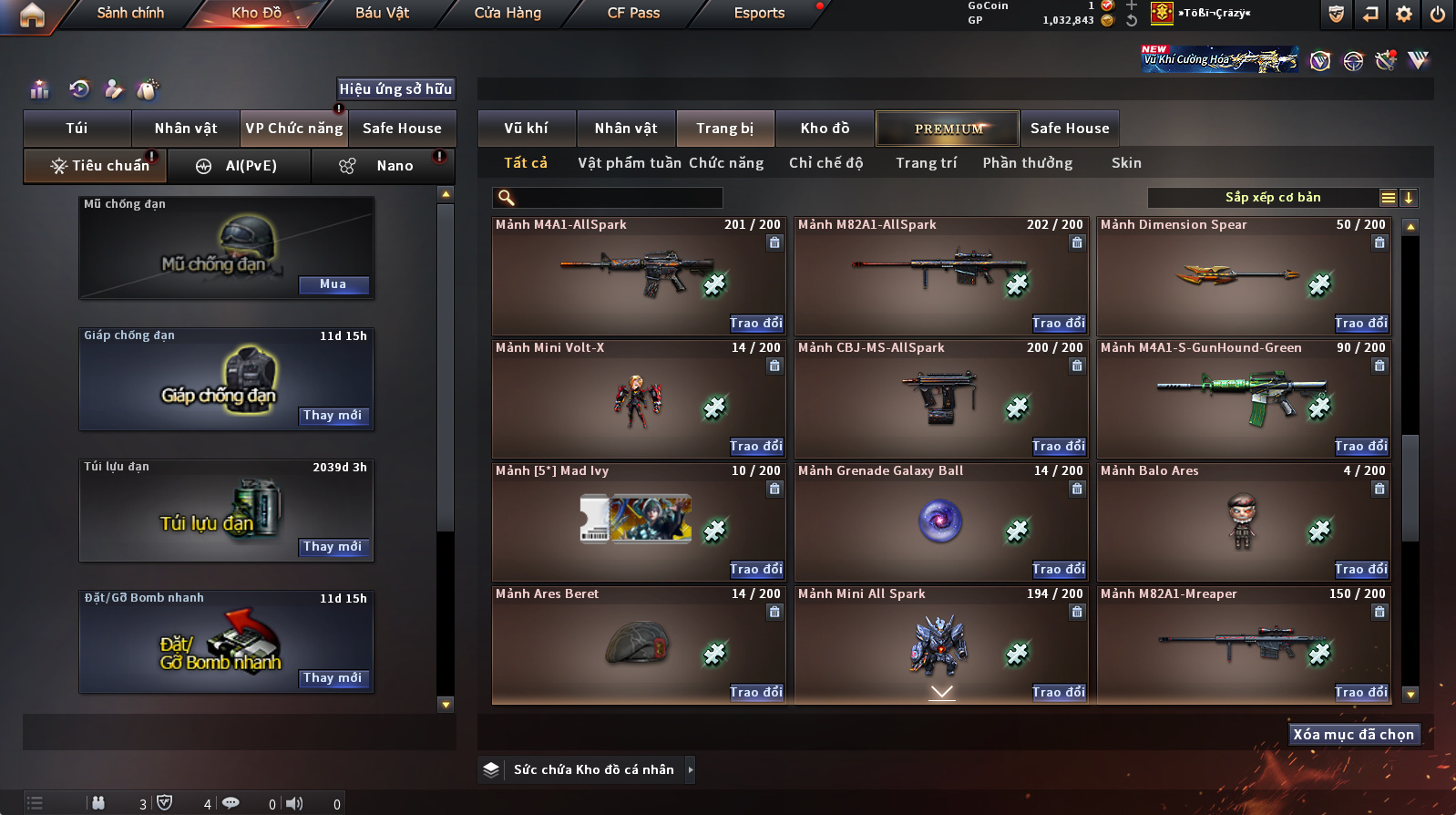Open the PREMIUM inventory tab

[948, 129]
